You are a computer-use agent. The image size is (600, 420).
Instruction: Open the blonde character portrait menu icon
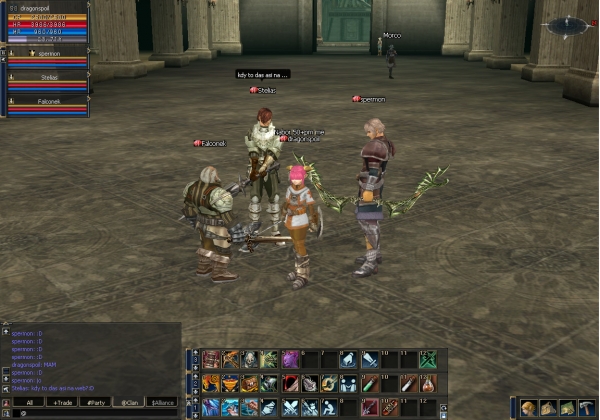click(x=529, y=408)
